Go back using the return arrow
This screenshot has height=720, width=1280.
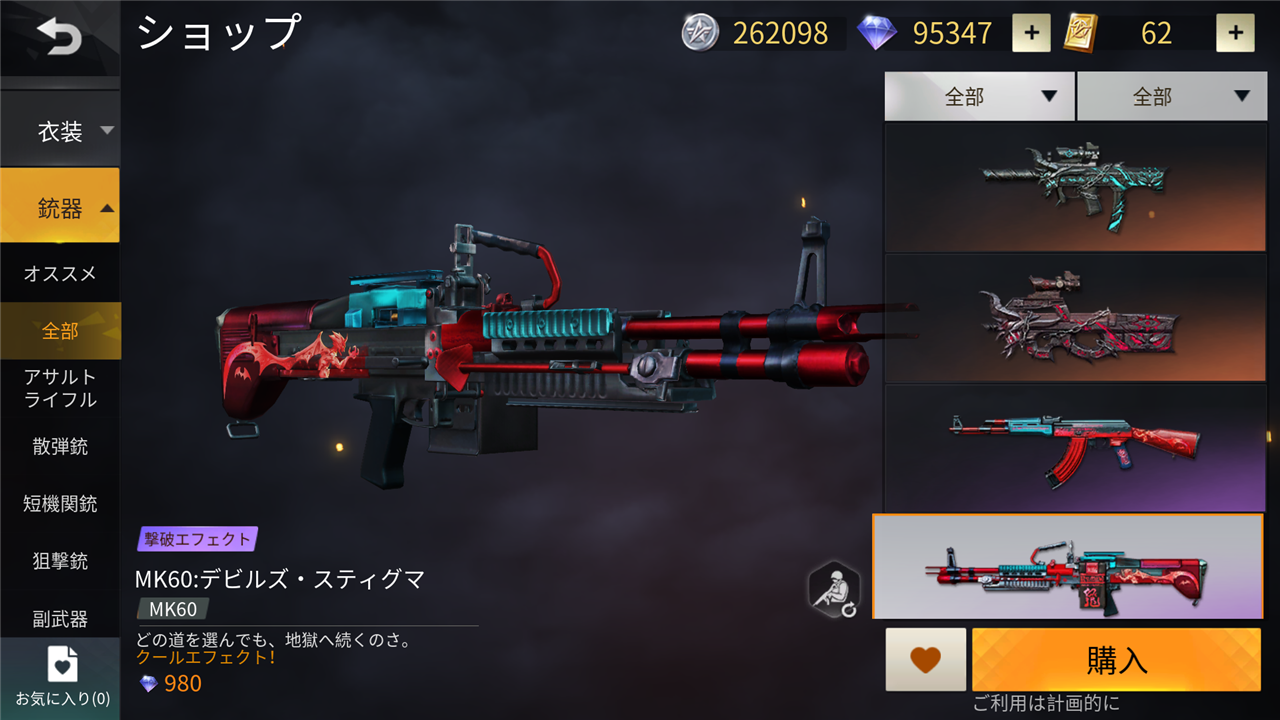point(60,38)
